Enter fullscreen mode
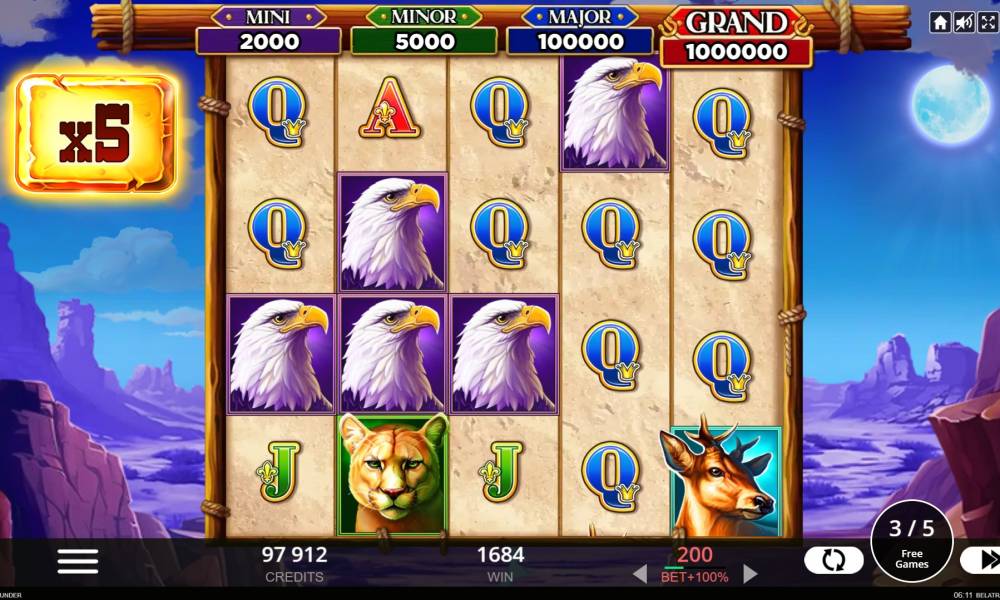Image resolution: width=1000 pixels, height=600 pixels. pos(987,23)
